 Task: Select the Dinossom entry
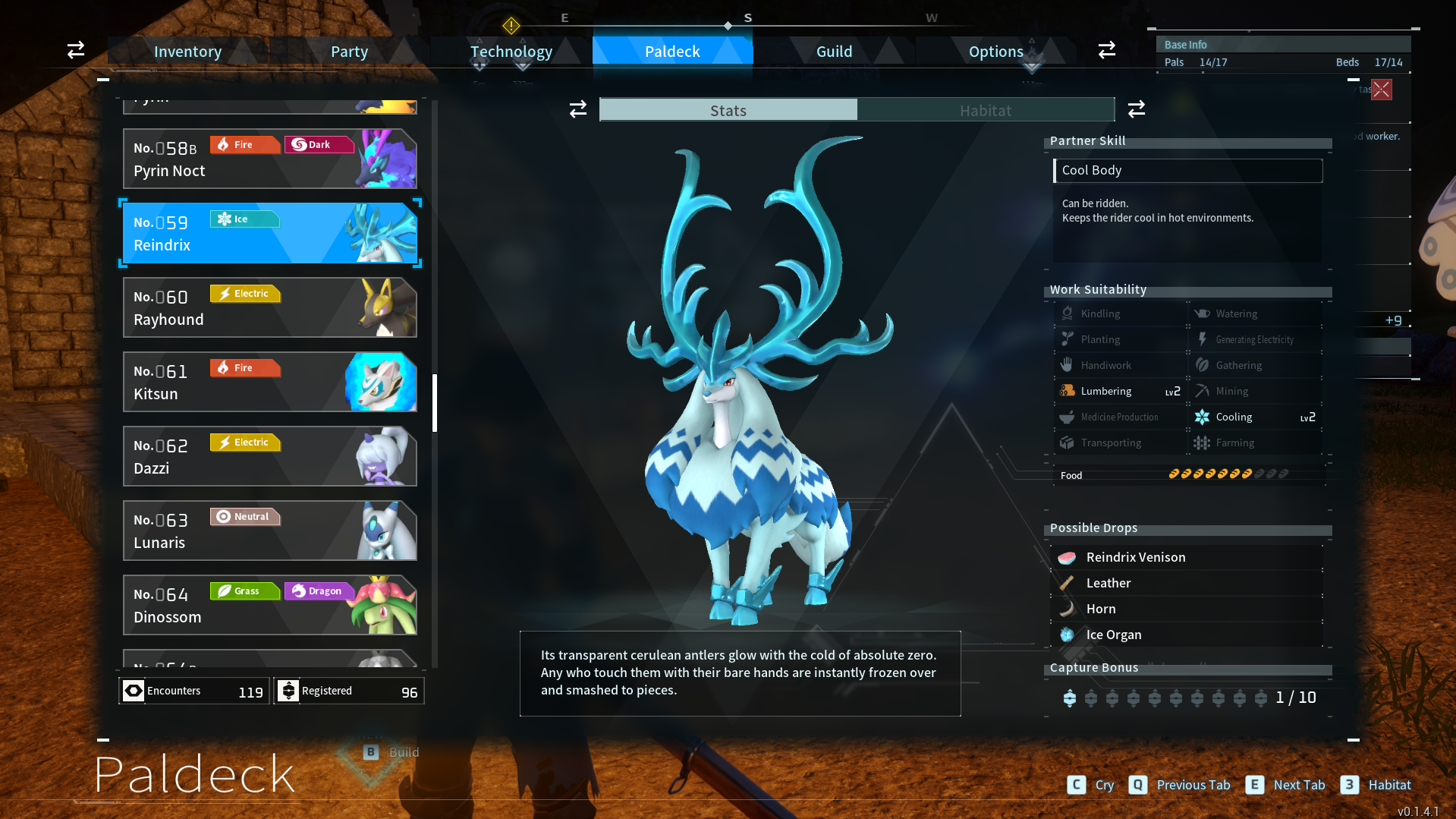click(269, 605)
